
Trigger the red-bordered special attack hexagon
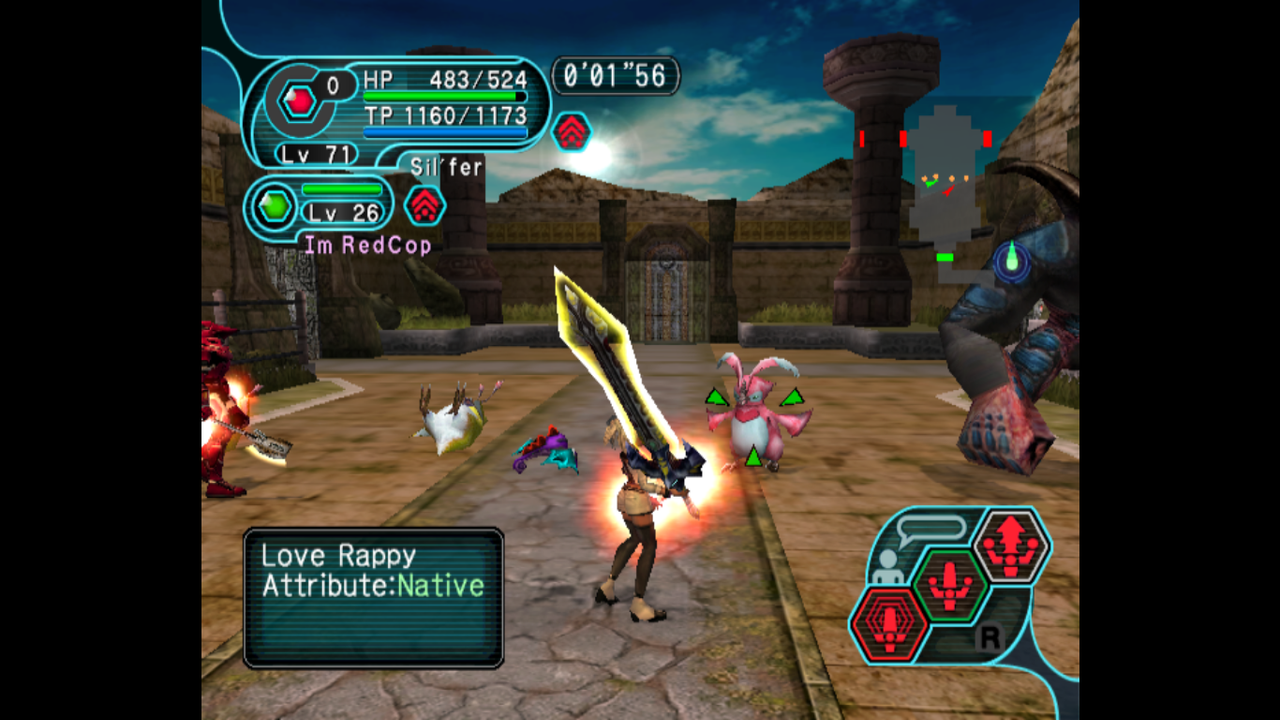coord(887,625)
